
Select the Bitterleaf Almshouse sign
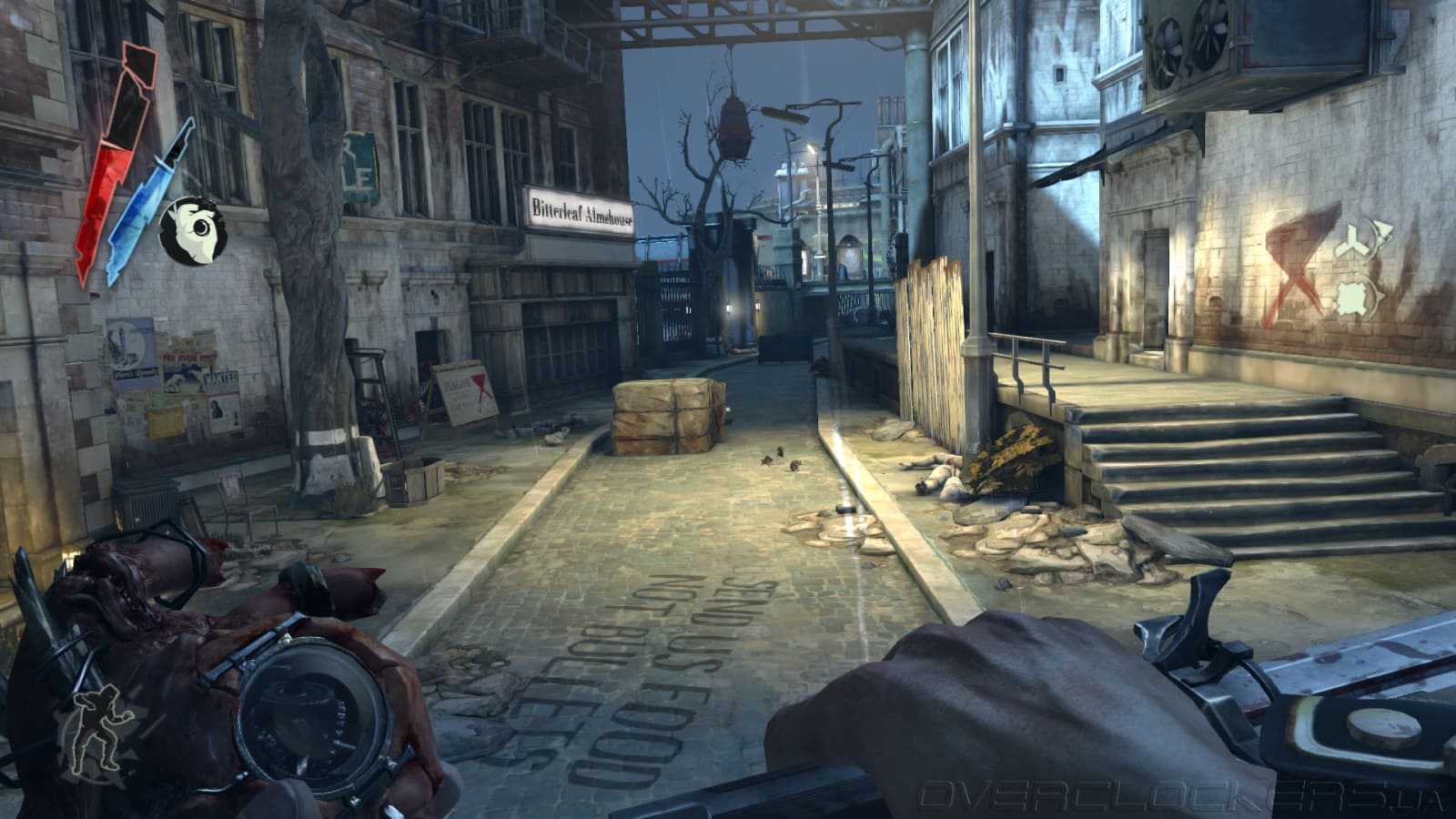pos(579,208)
